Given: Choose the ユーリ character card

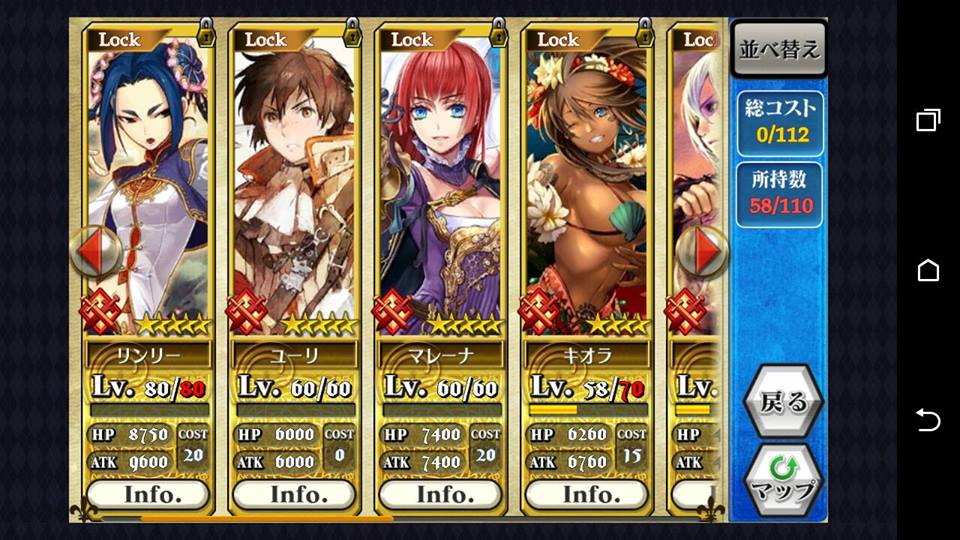Looking at the screenshot, I should click(x=295, y=180).
